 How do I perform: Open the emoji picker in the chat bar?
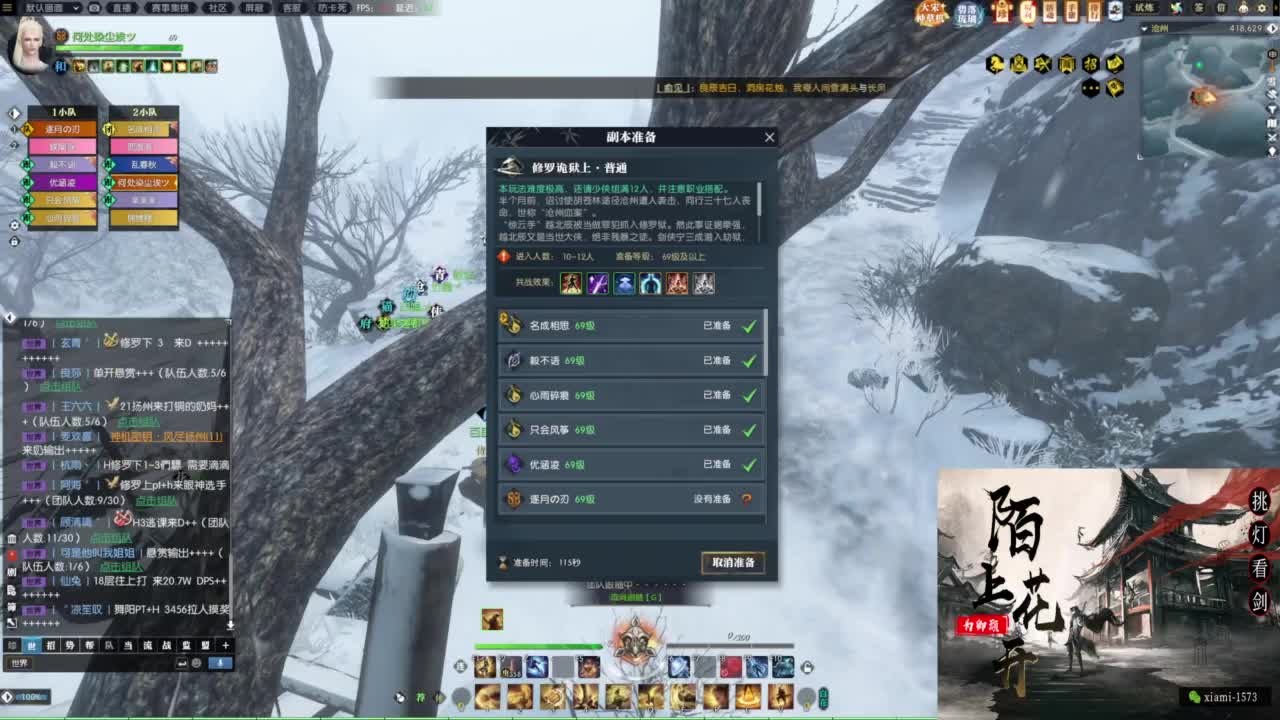click(196, 663)
